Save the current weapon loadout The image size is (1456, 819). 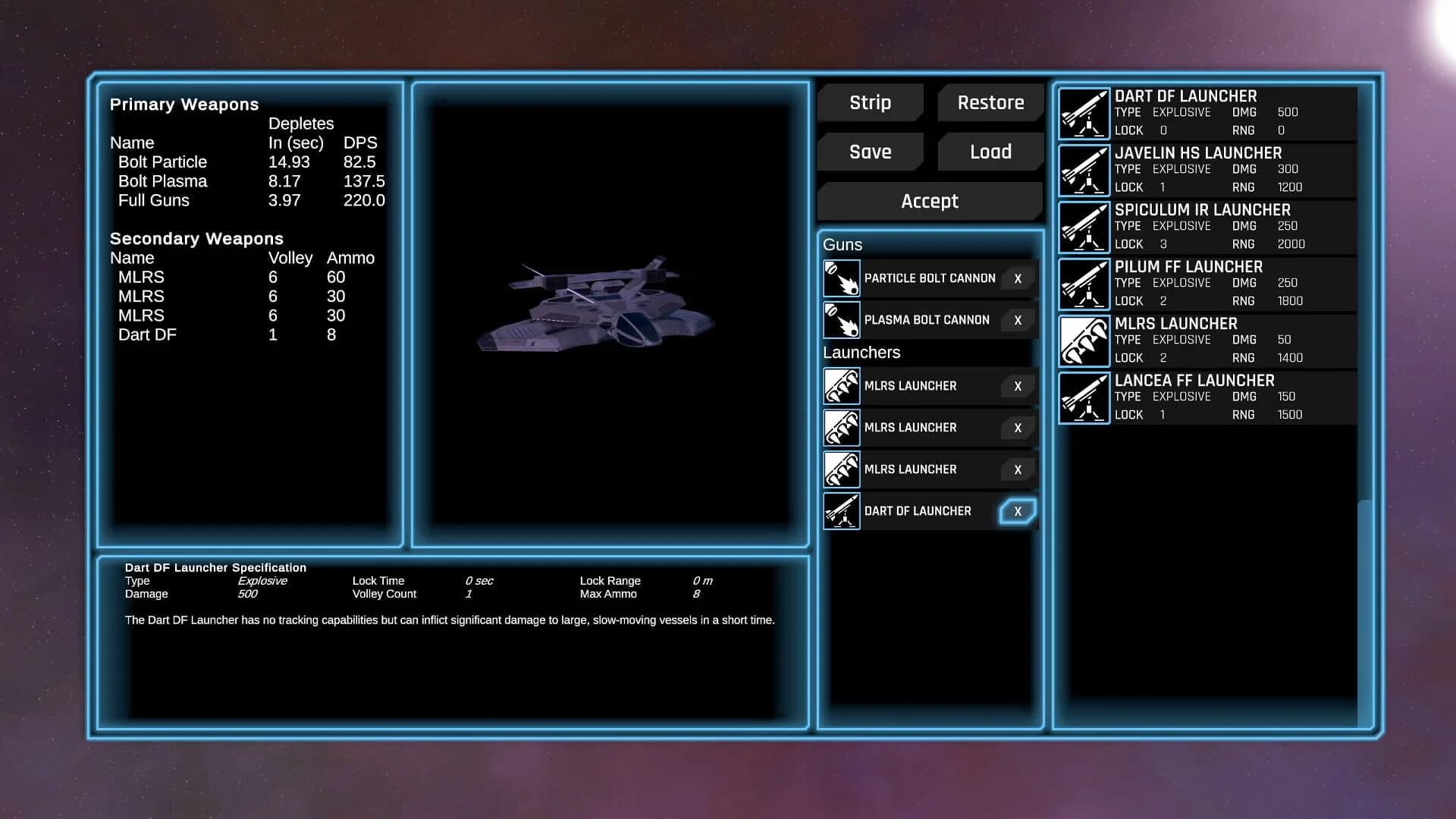pos(870,152)
